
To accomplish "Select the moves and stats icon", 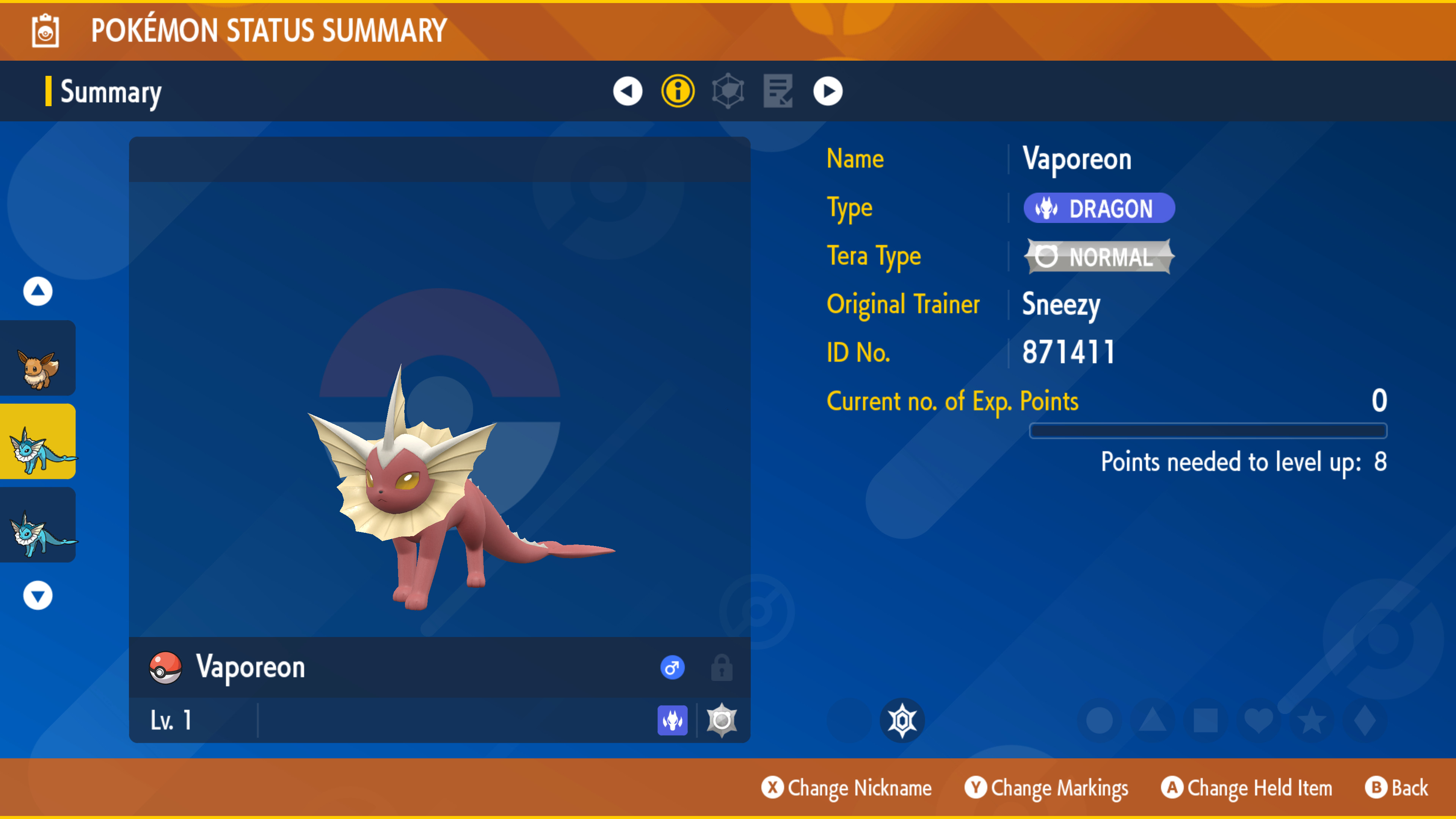I will coord(728,91).
